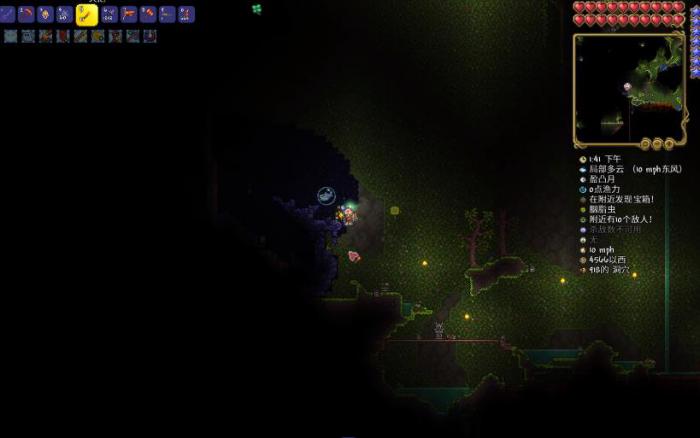Image resolution: width=700 pixels, height=438 pixels.
Task: Pick hotbar slot number 3
Action: tap(45, 14)
